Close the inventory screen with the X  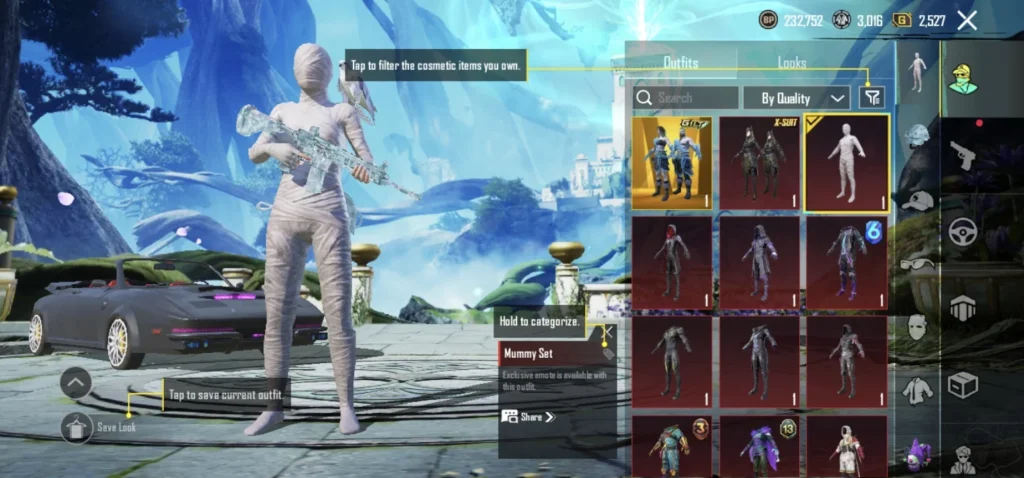pyautogui.click(x=967, y=20)
